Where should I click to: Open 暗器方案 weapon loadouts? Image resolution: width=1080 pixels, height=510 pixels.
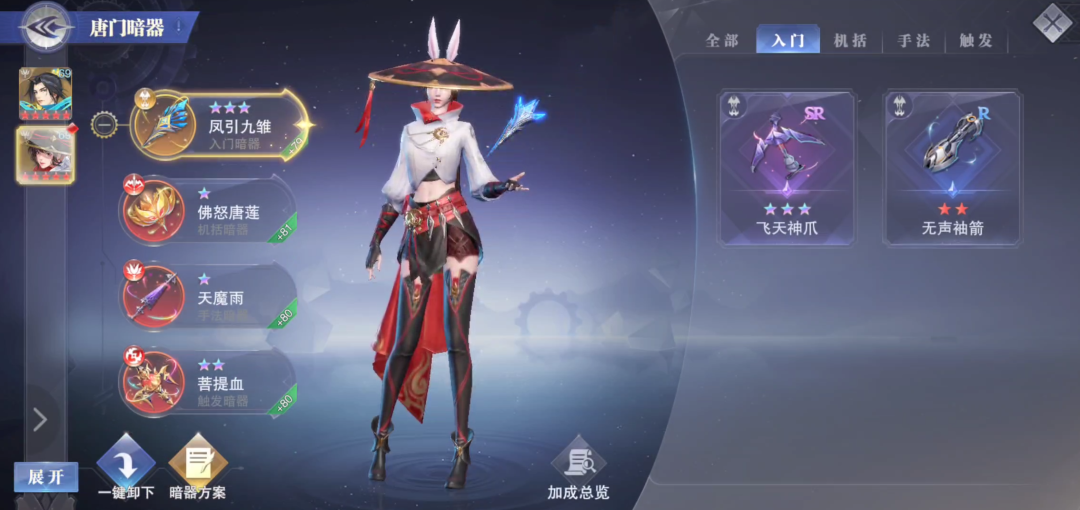(x=198, y=468)
